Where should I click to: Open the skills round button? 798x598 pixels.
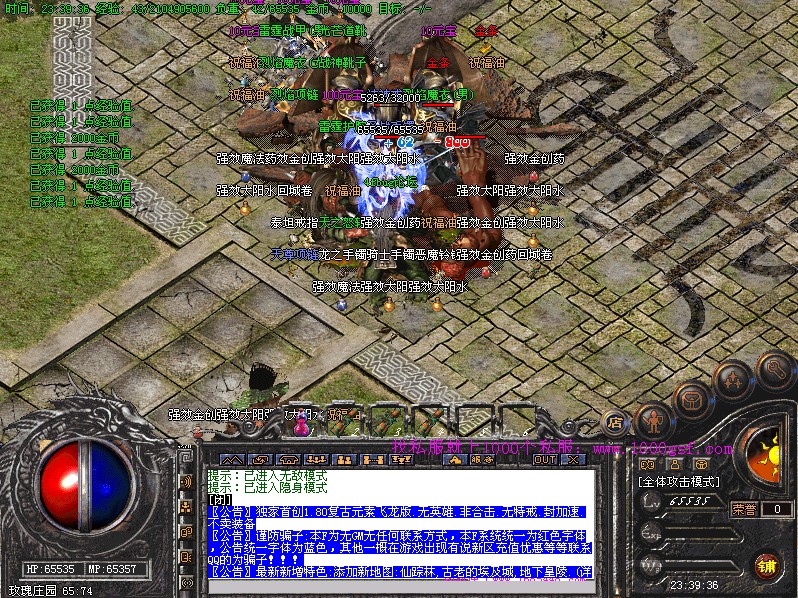731,378
